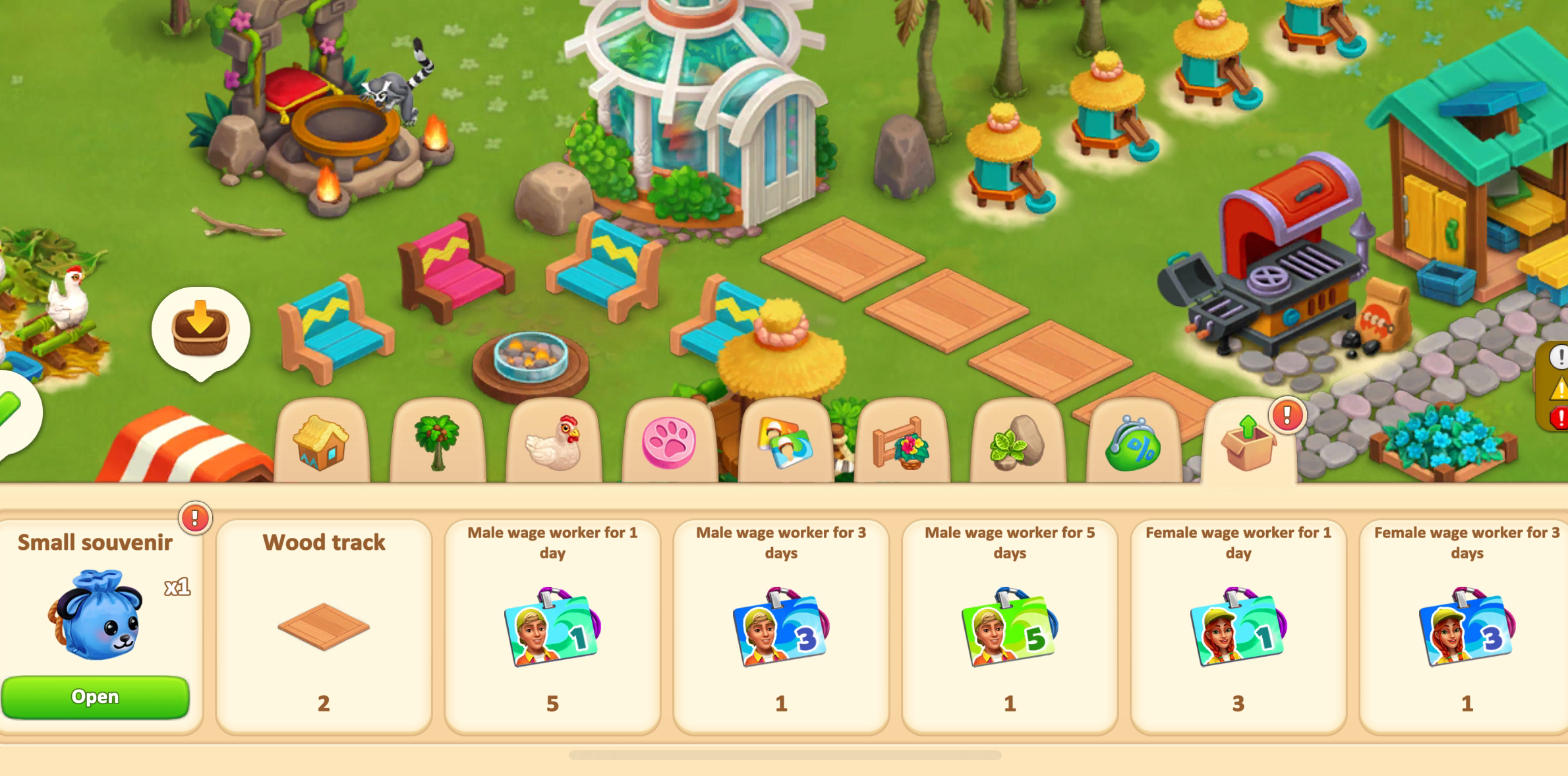The height and width of the screenshot is (776, 1568).
Task: Switch to the photo cards tab
Action: click(784, 443)
